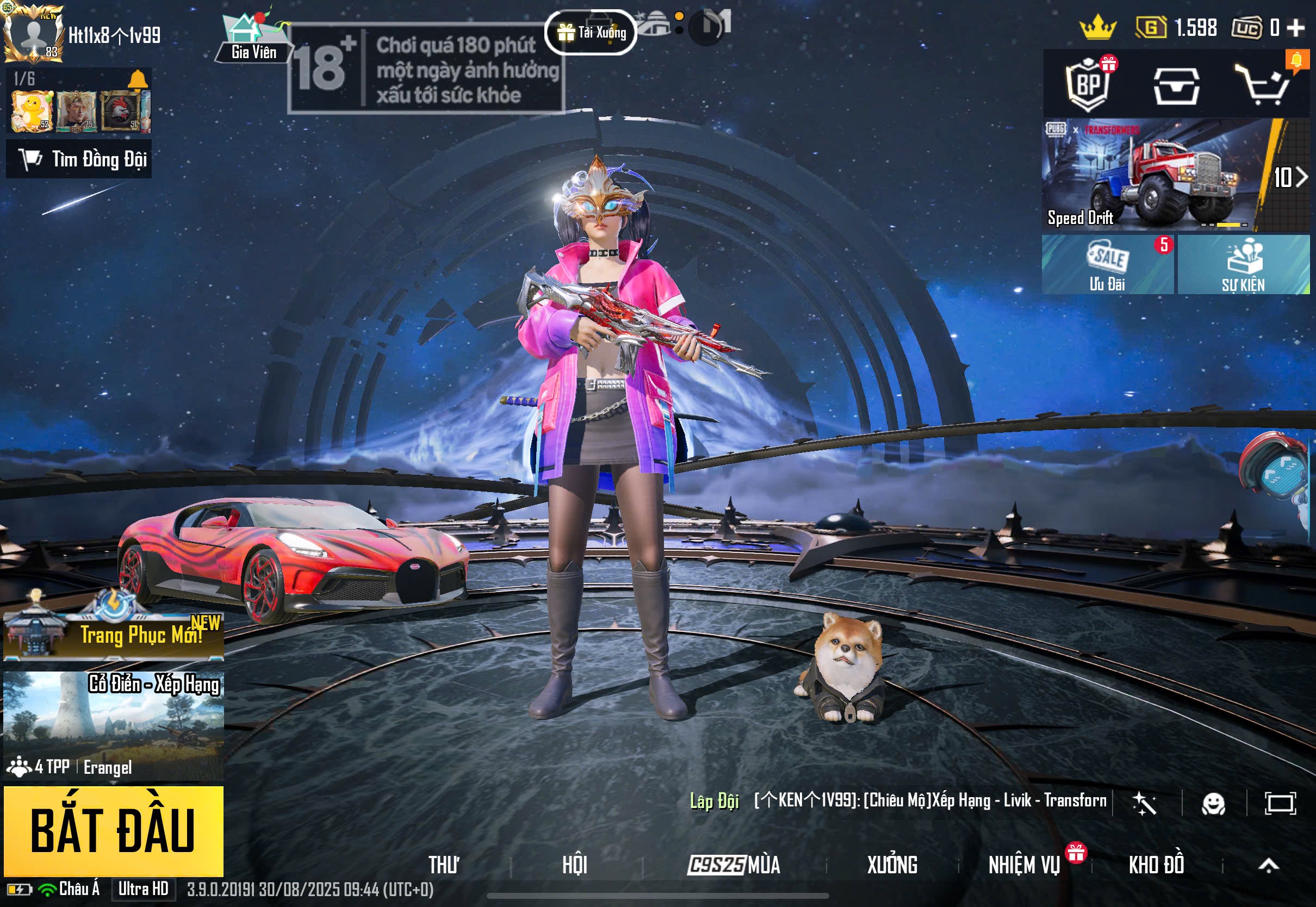Viewport: 1316px width, 907px height.
Task: Tap the Tải Xuống download button
Action: click(x=591, y=33)
